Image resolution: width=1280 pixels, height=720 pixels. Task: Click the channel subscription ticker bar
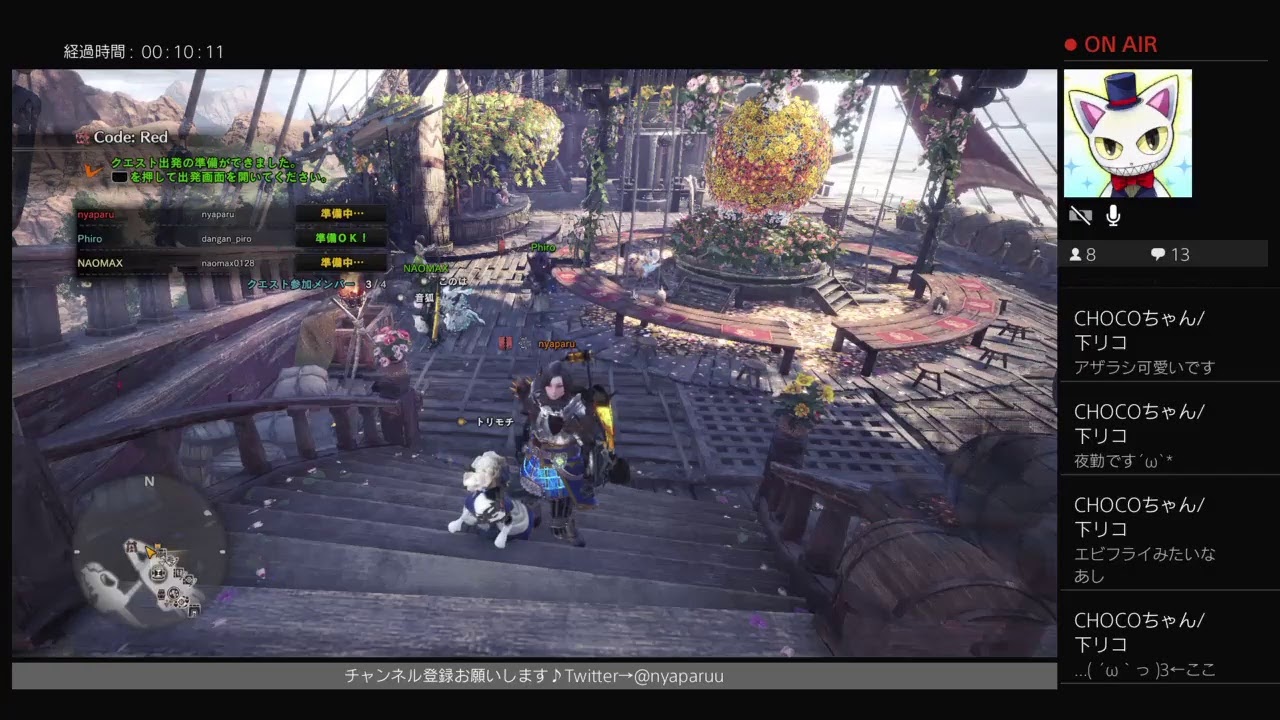530,676
